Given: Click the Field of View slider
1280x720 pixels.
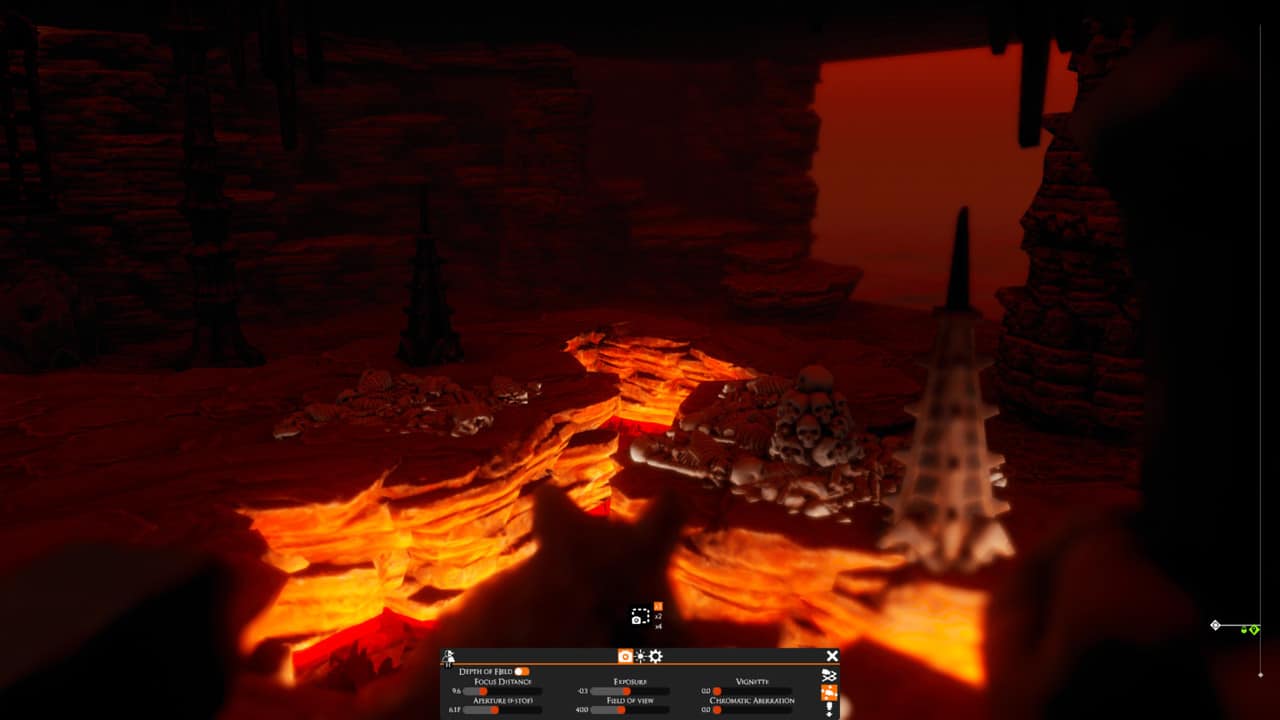Looking at the screenshot, I should click(623, 710).
